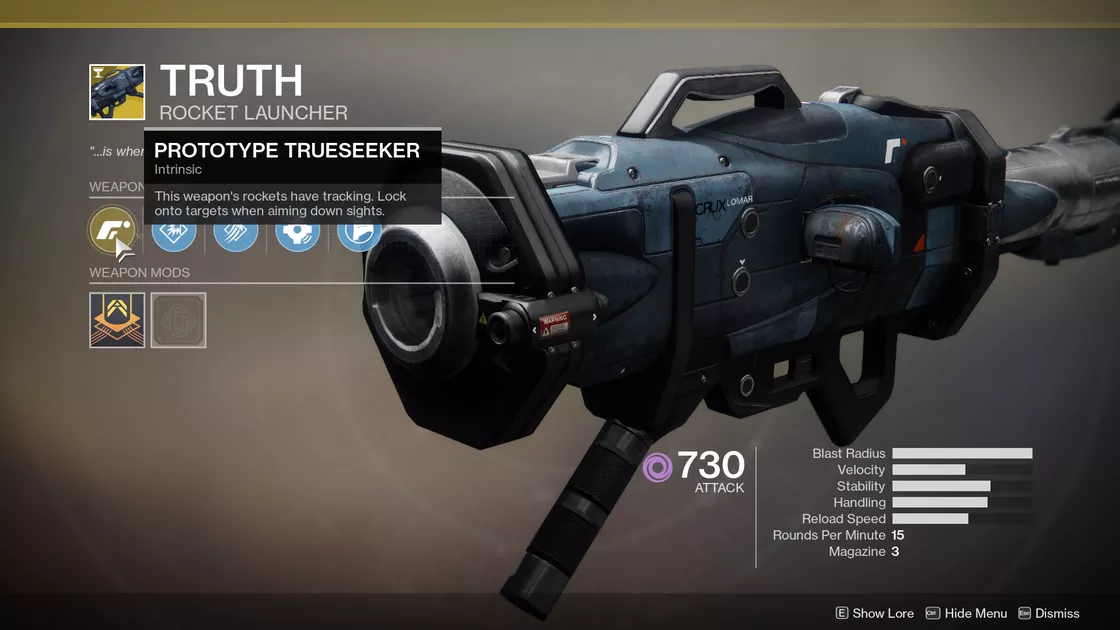1120x630 pixels.
Task: Choose the blue perk with gear-shaped icon
Action: tap(297, 233)
